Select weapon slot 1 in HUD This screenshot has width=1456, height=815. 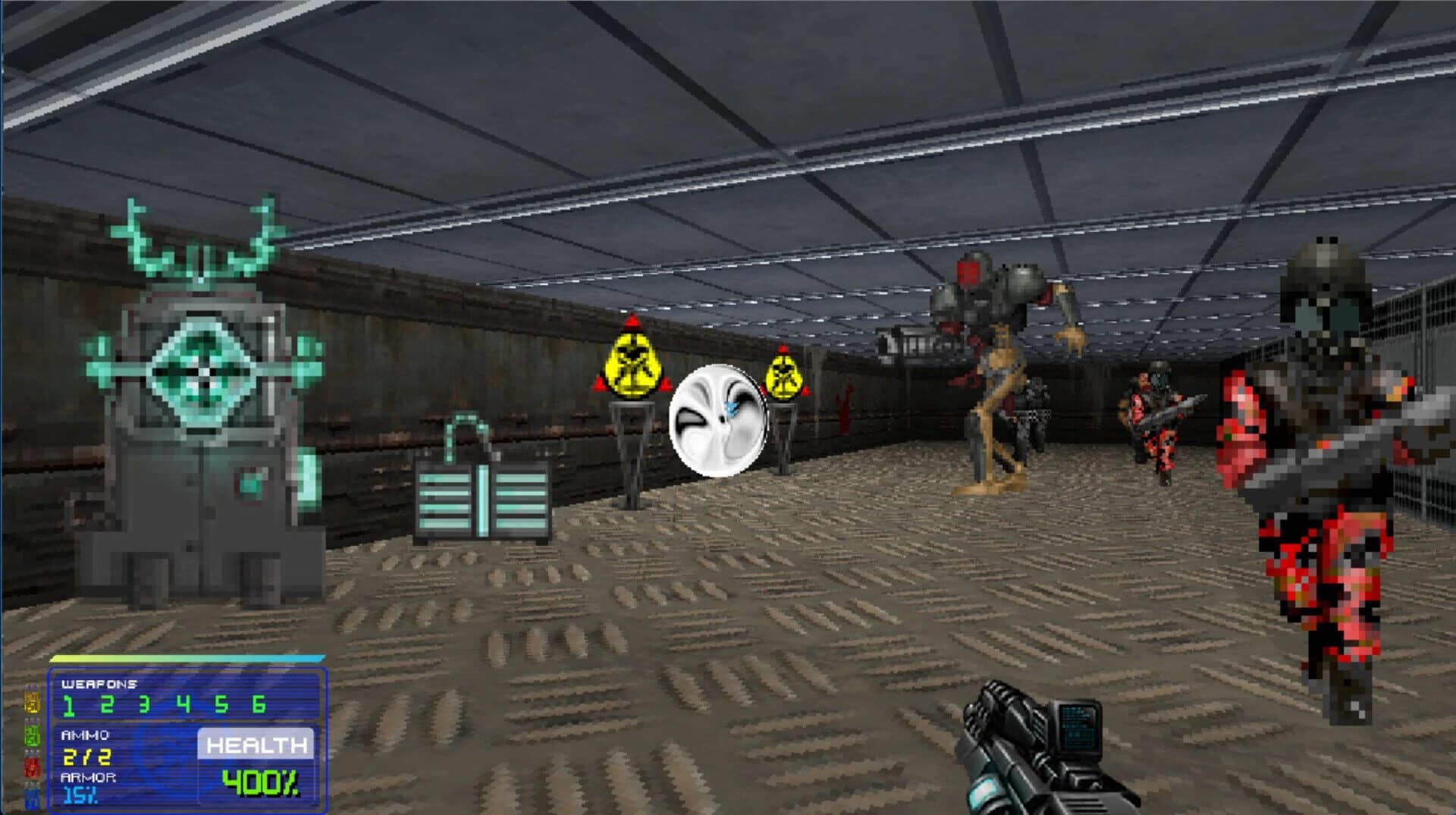[x=70, y=705]
